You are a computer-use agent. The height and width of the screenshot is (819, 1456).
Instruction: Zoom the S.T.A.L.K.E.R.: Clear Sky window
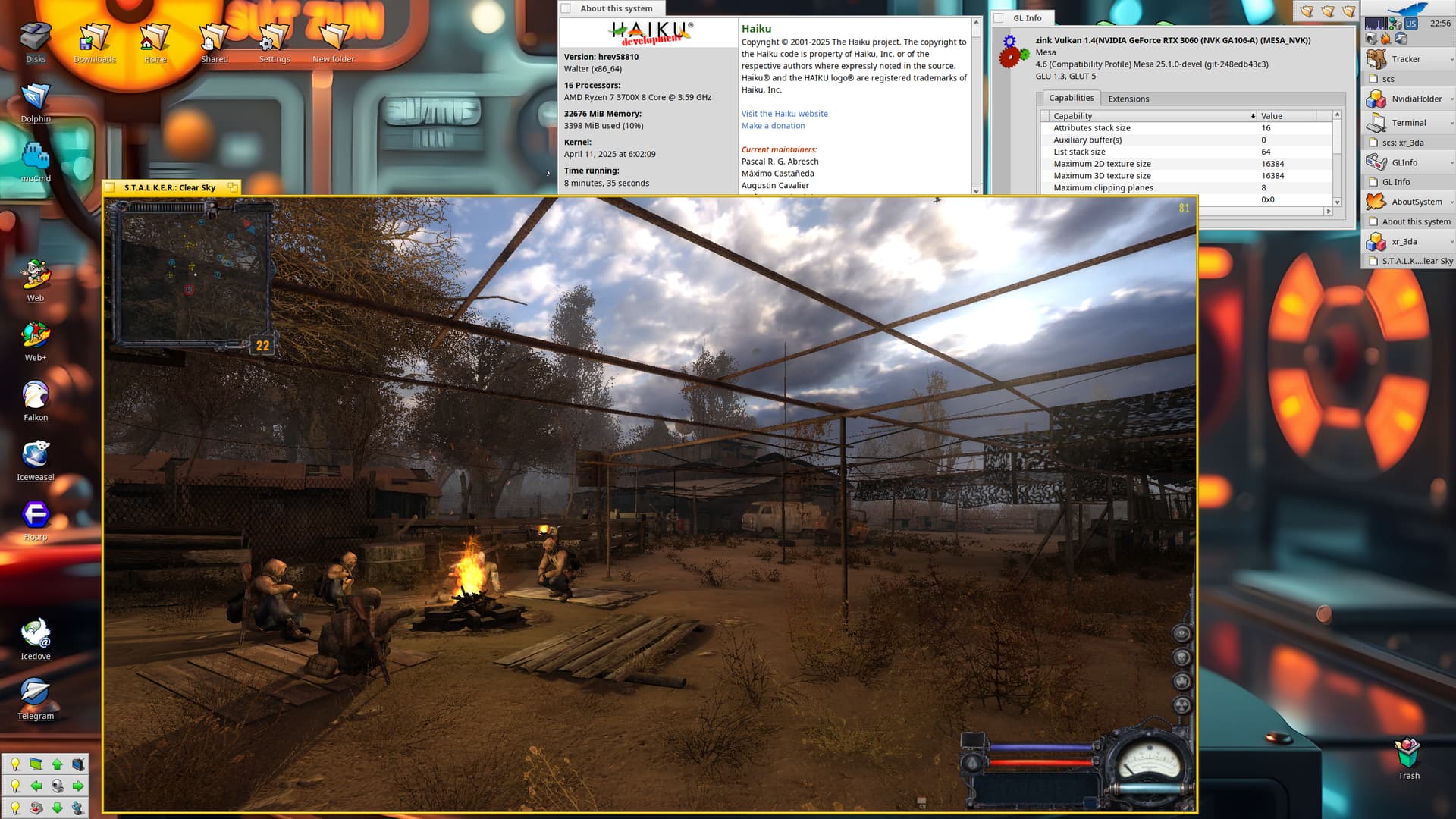coord(232,187)
